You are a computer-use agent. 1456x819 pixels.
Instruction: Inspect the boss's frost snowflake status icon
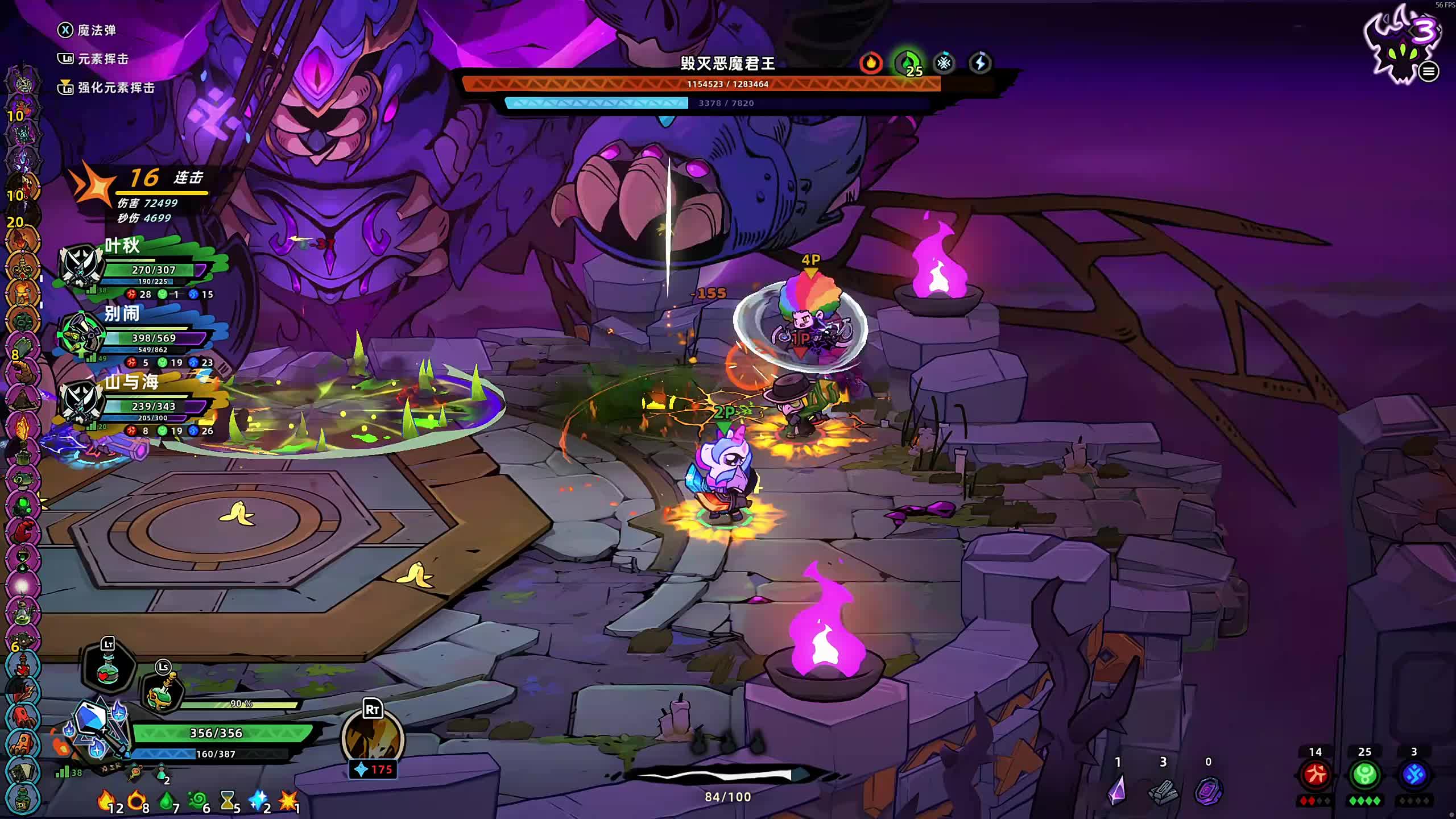click(x=944, y=63)
